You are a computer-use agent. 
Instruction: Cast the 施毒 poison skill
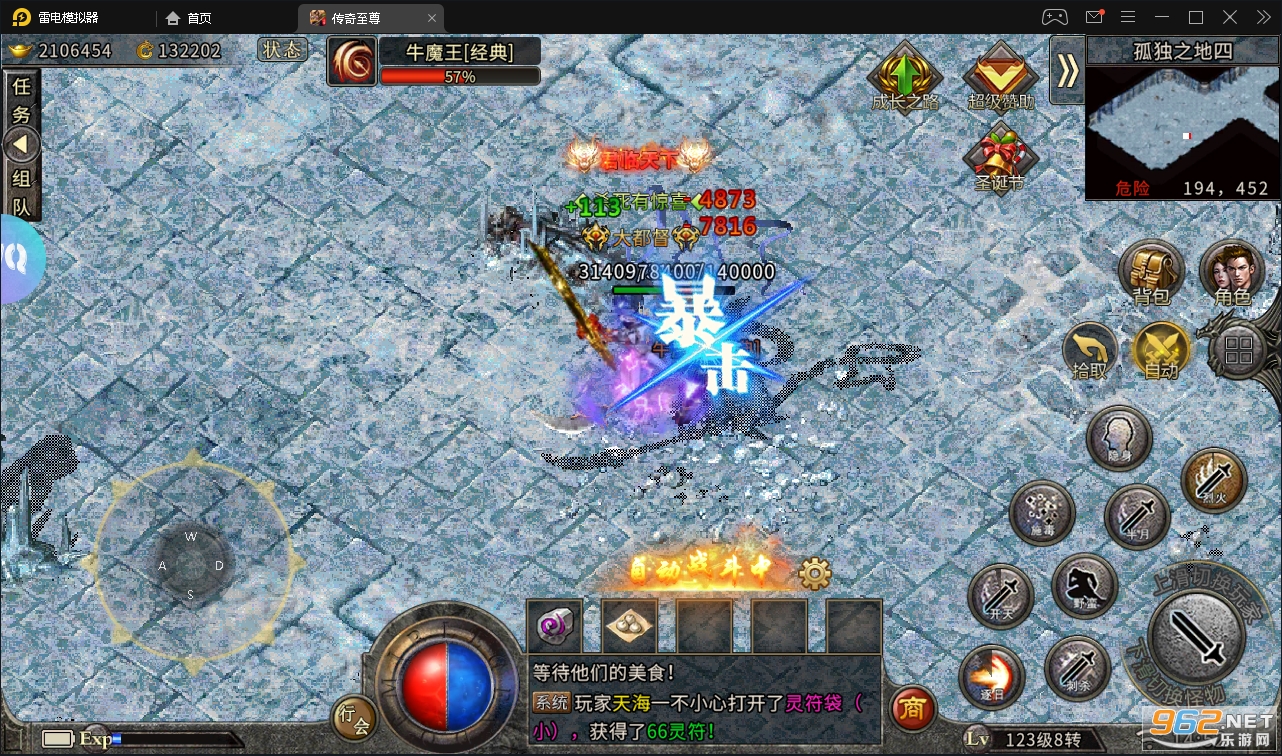(x=1041, y=512)
